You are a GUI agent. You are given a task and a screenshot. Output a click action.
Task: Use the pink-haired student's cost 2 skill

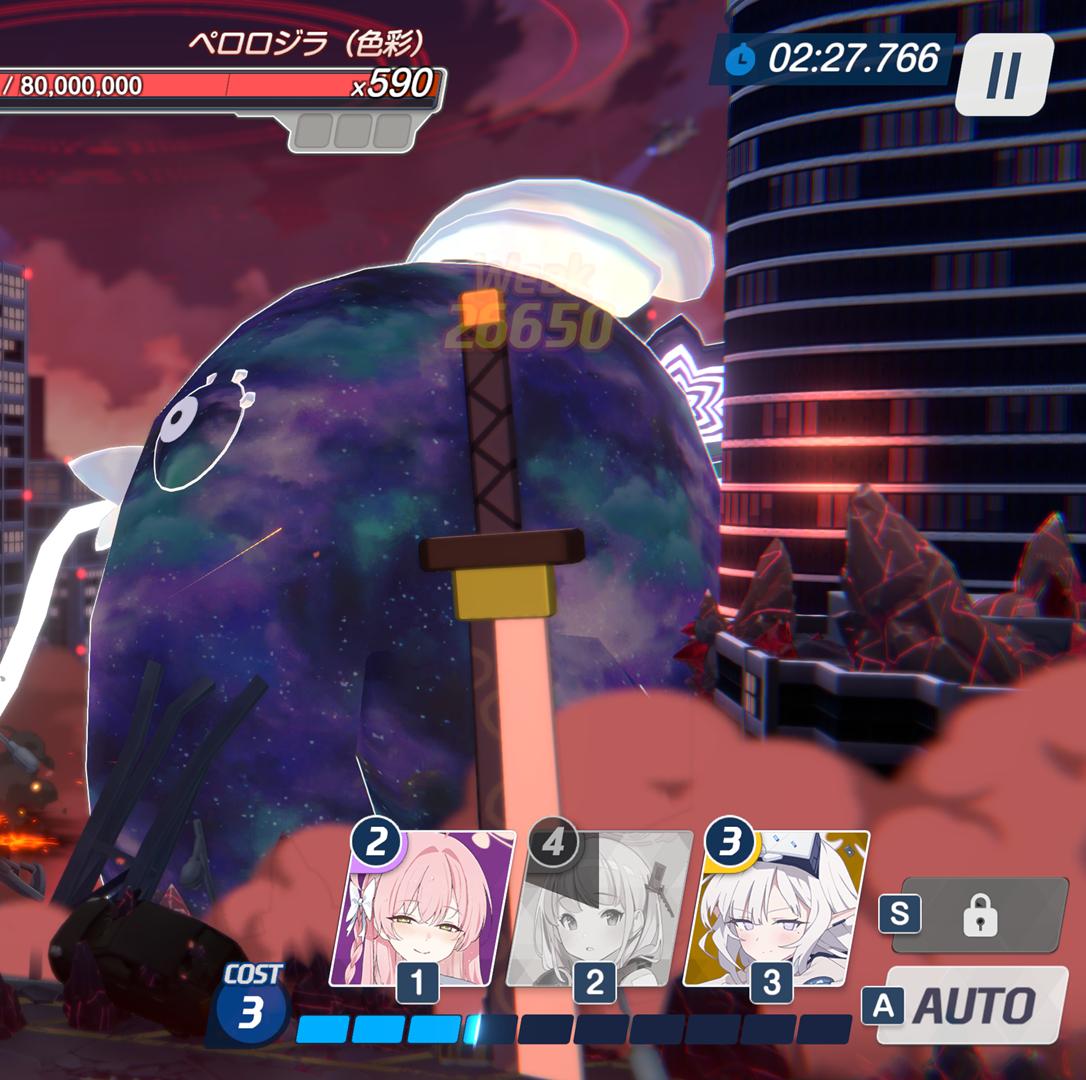tap(422, 908)
